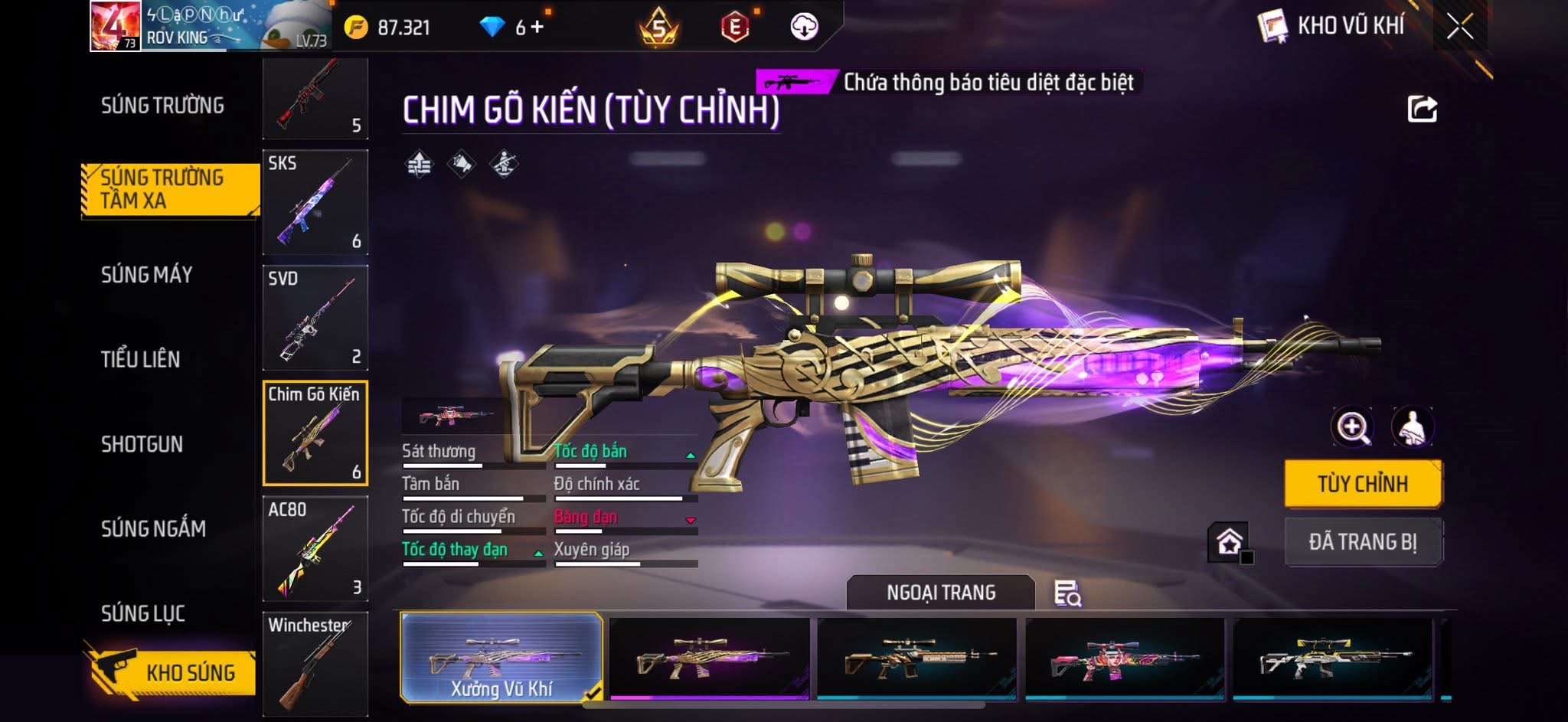Select the Xưởng Vũ Khí skin thumbnail

tap(501, 657)
